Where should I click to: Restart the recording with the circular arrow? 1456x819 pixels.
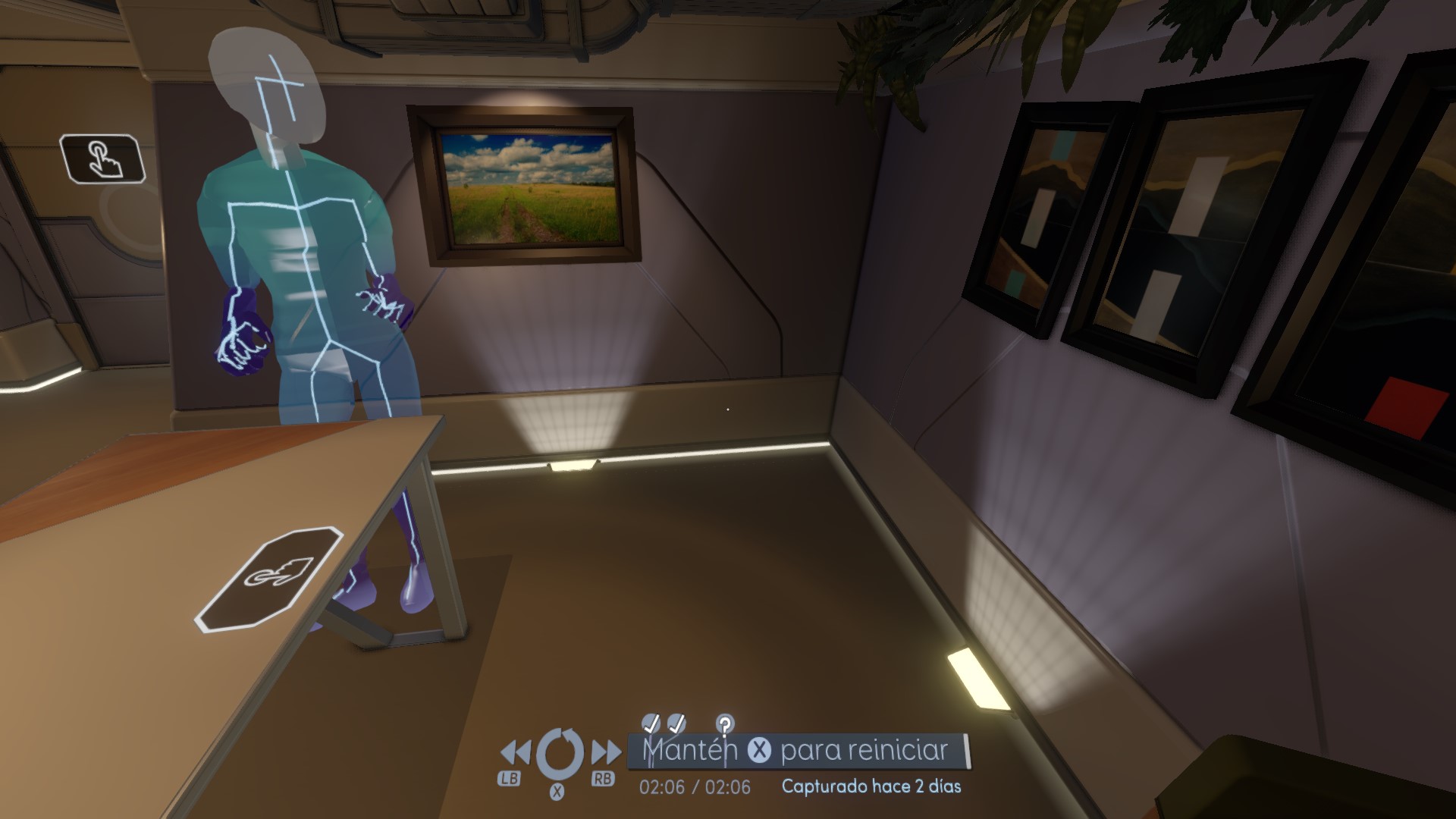click(560, 753)
